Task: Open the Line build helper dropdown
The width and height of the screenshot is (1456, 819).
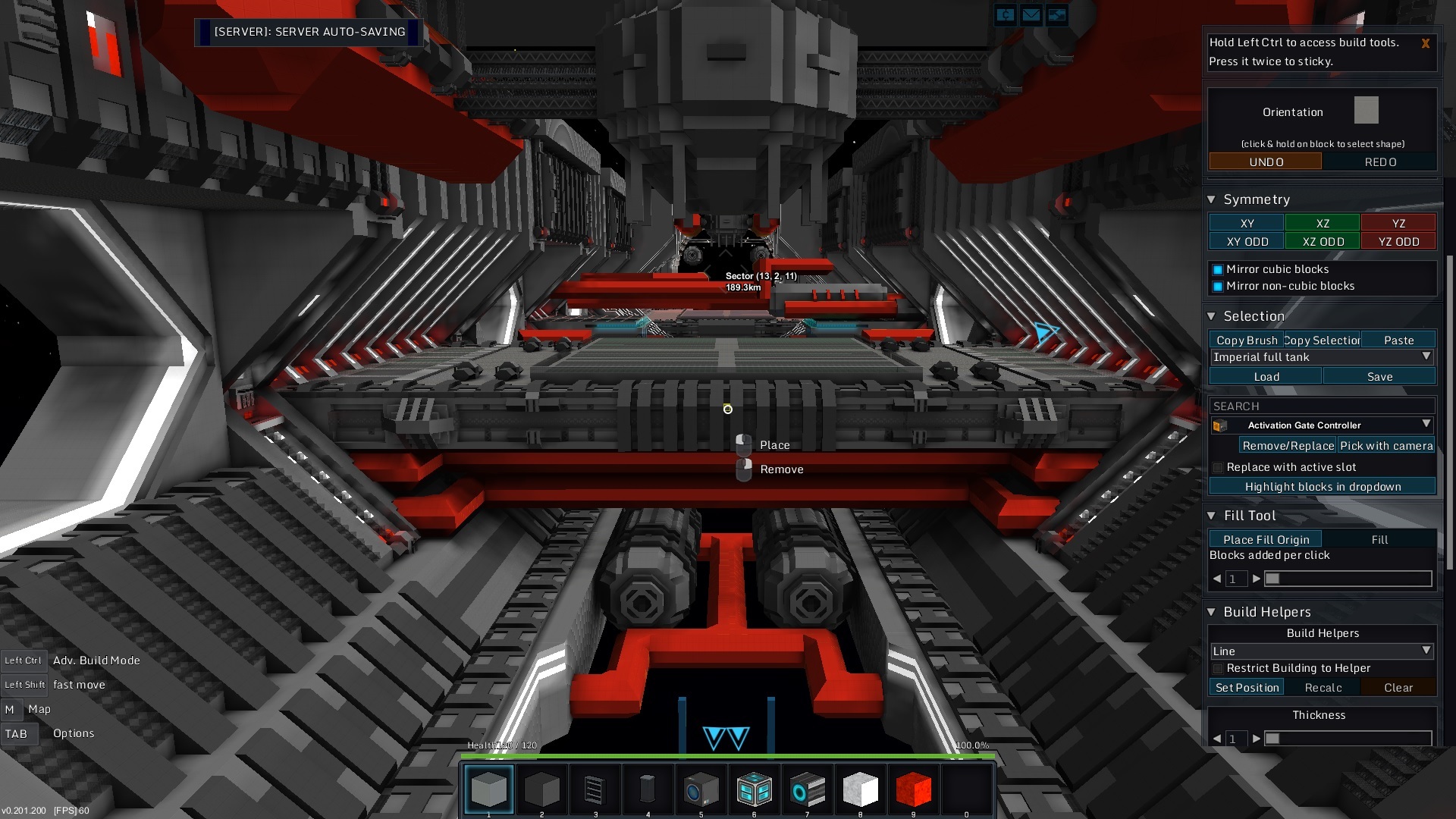Action: pos(1322,651)
